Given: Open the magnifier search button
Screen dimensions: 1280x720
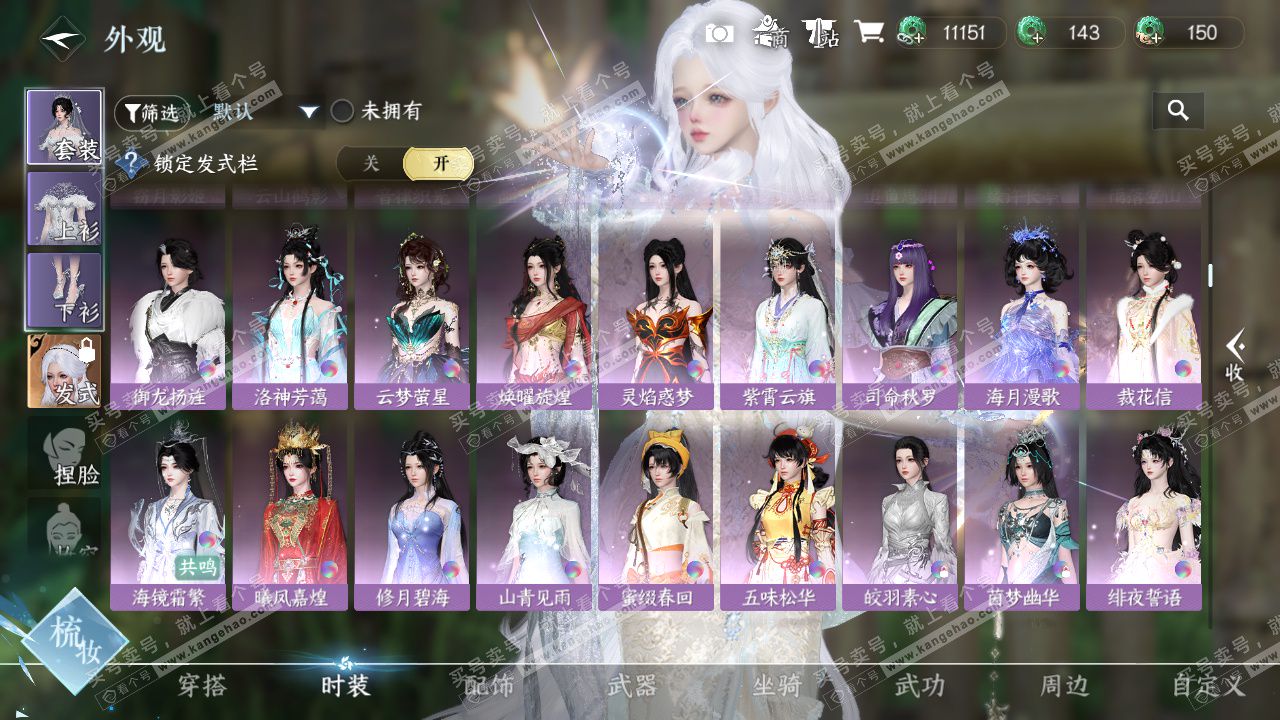Looking at the screenshot, I should (x=1178, y=111).
